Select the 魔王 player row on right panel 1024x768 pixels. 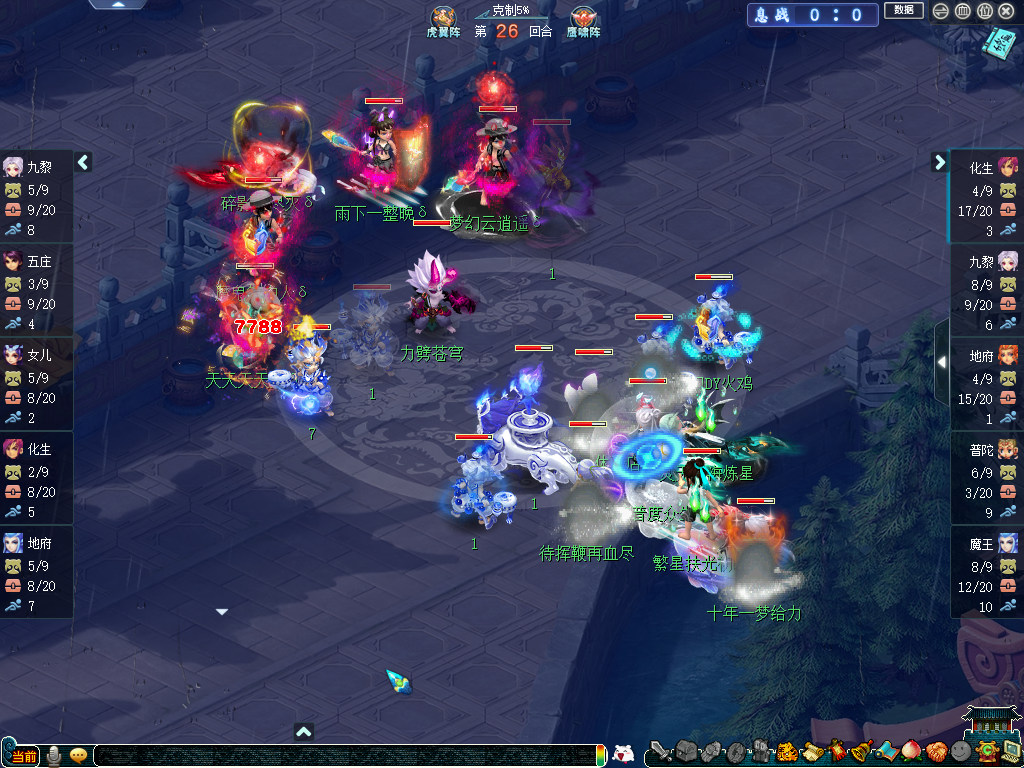[987, 574]
